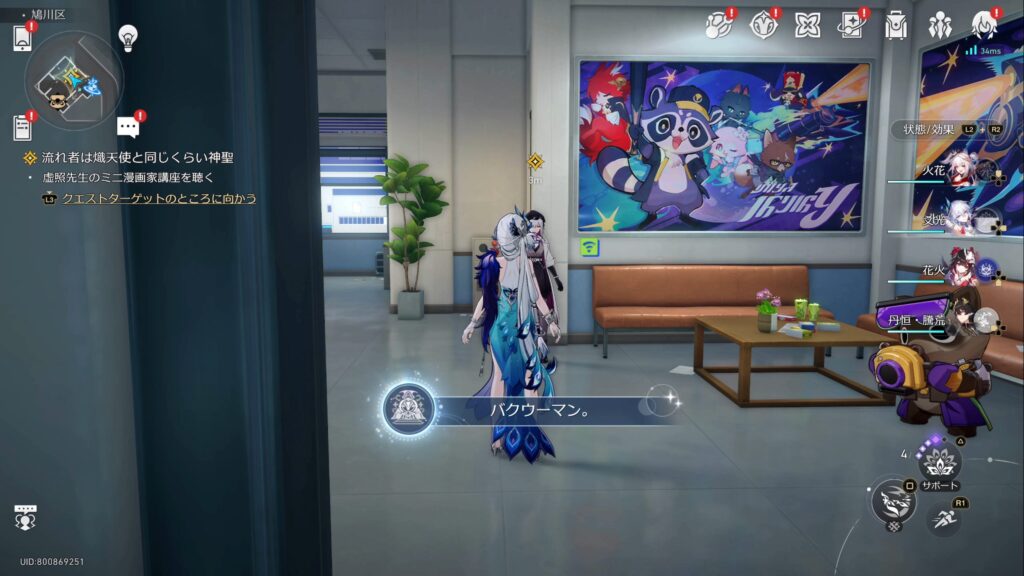Viewport: 1024px width, 576px height.
Task: Open the warp star card icon
Action: (851, 25)
